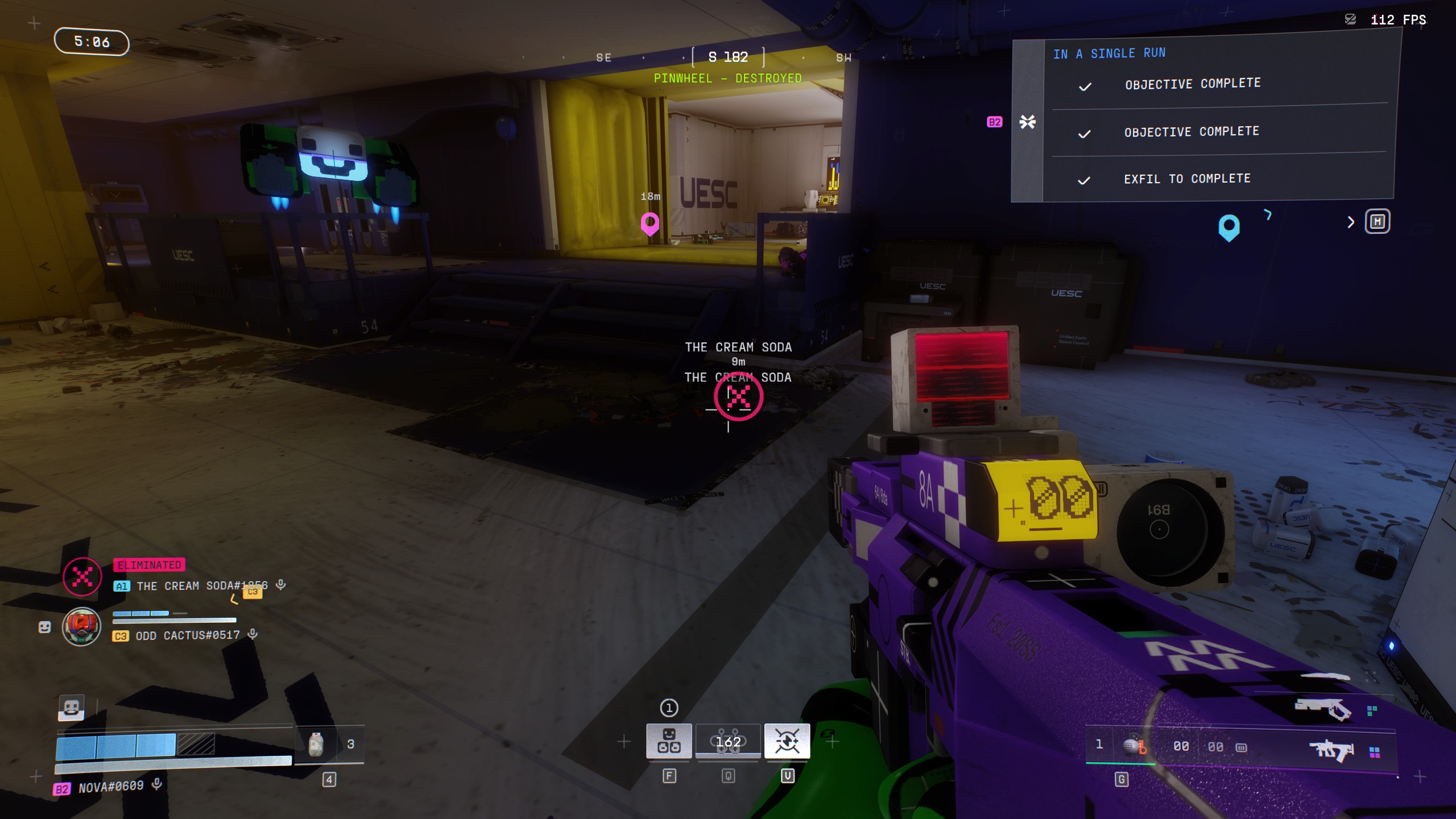Viewport: 1456px width, 819px height.
Task: Select the ability on cooldown showing 162
Action: [728, 741]
